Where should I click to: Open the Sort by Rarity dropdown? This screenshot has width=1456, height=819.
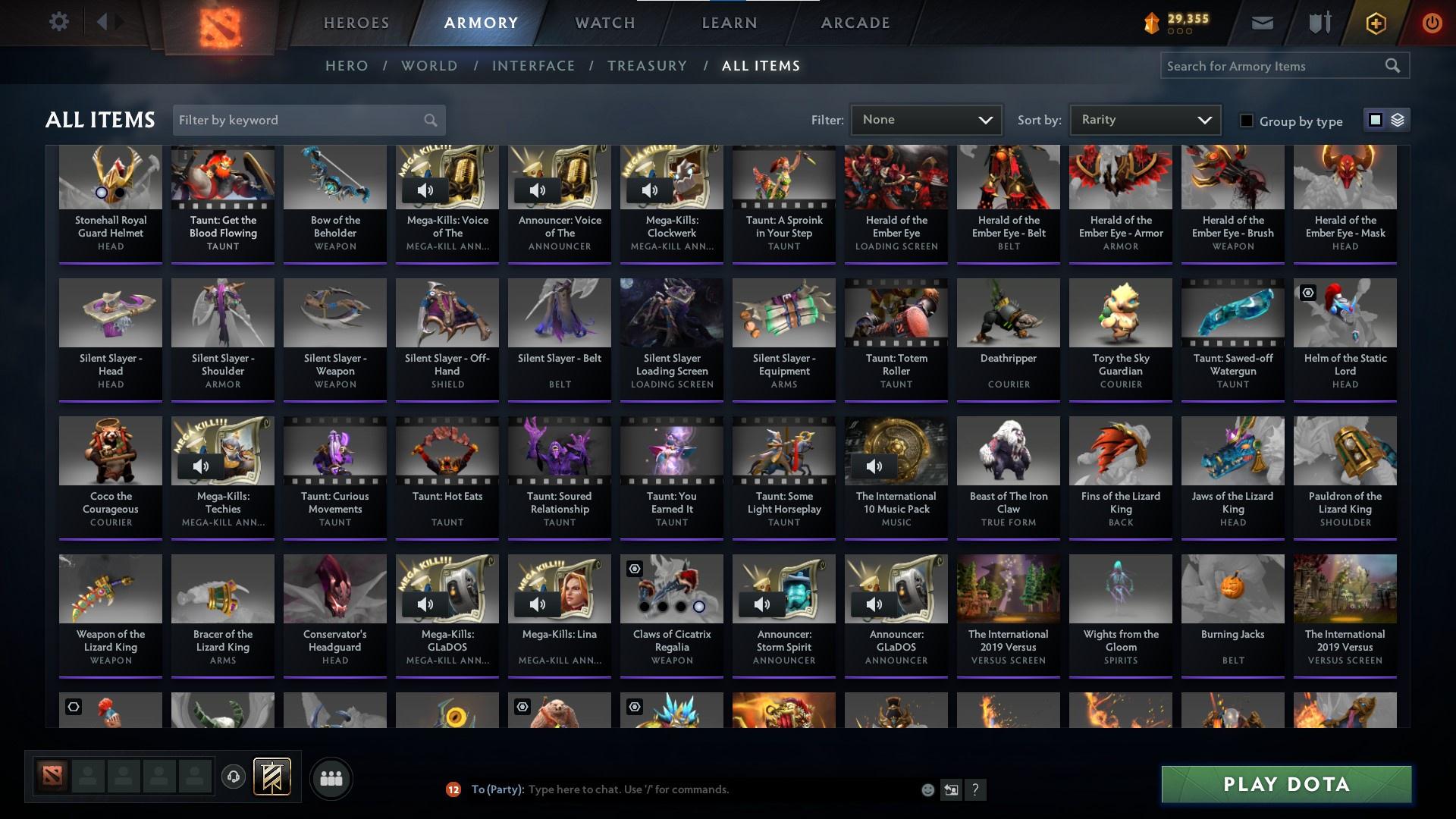(1144, 119)
